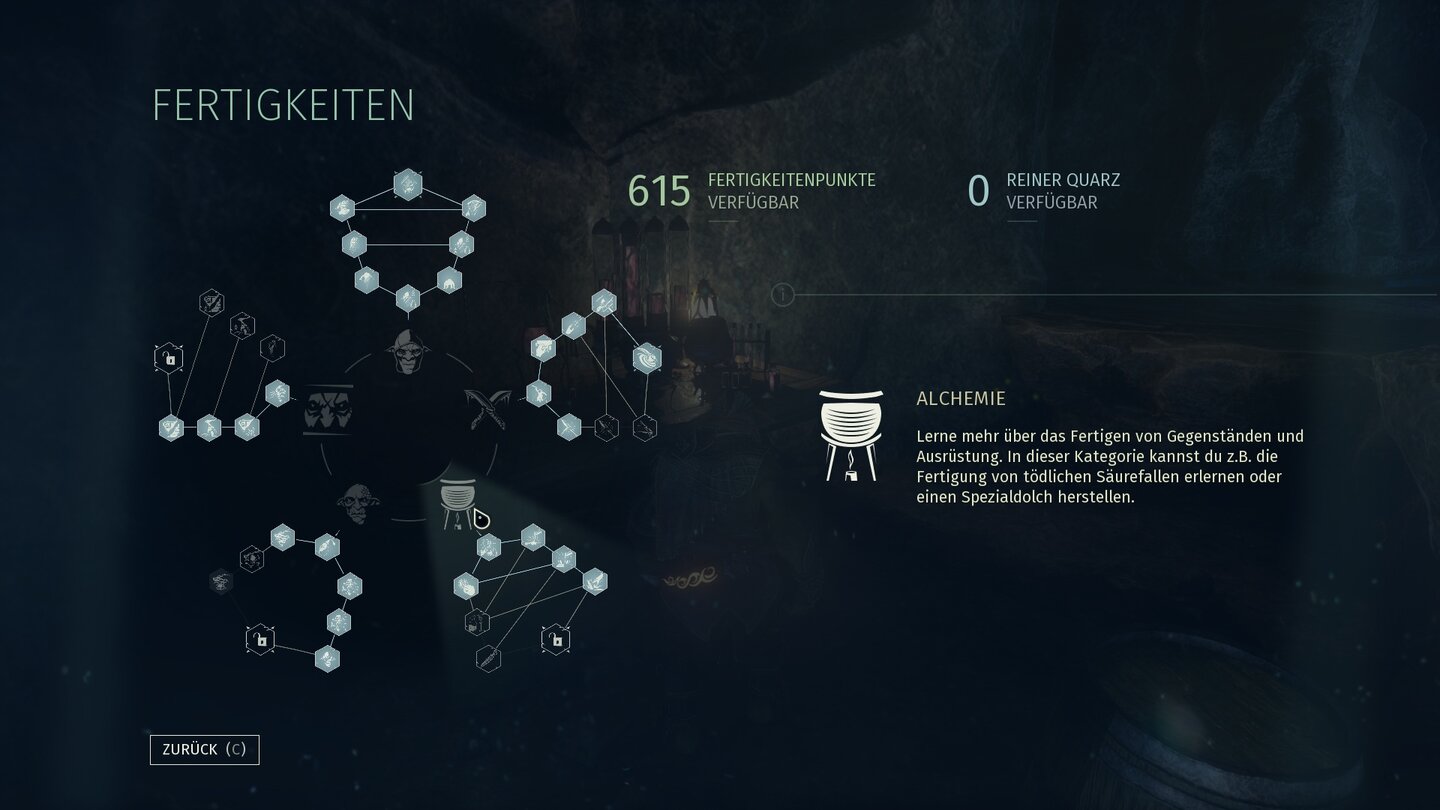Select the padlock node in the mask tree
The width and height of the screenshot is (1440, 810).
(x=169, y=357)
